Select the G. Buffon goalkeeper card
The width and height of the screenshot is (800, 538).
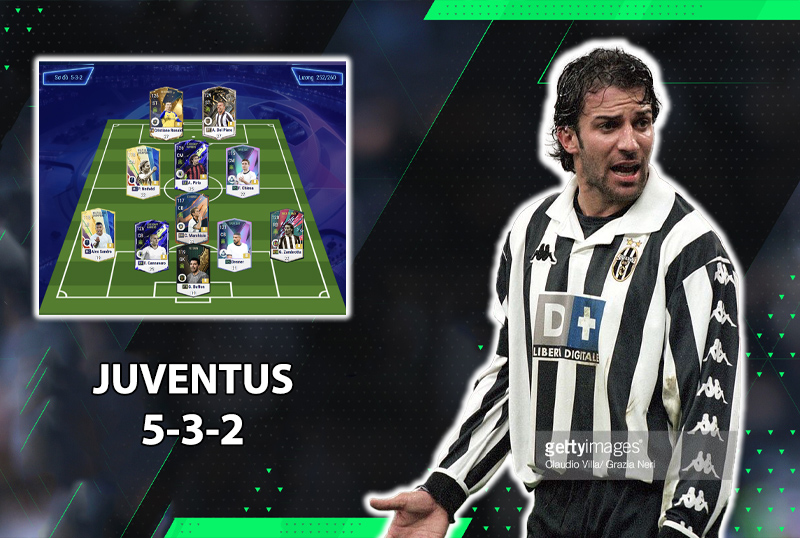click(x=192, y=268)
